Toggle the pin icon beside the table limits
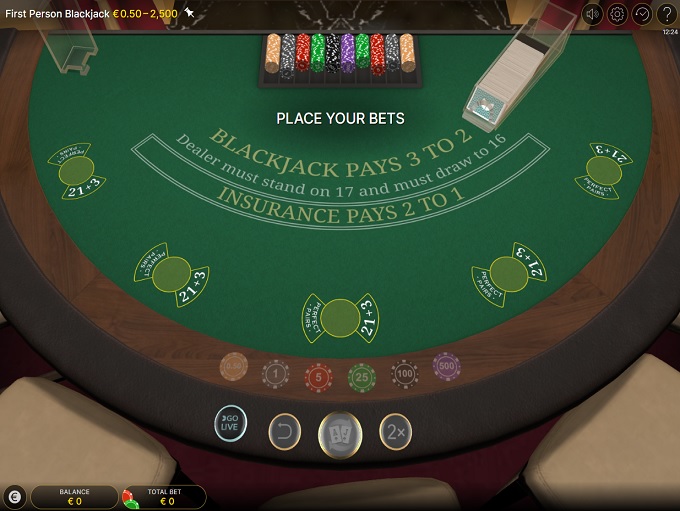This screenshot has width=680, height=511. point(189,13)
